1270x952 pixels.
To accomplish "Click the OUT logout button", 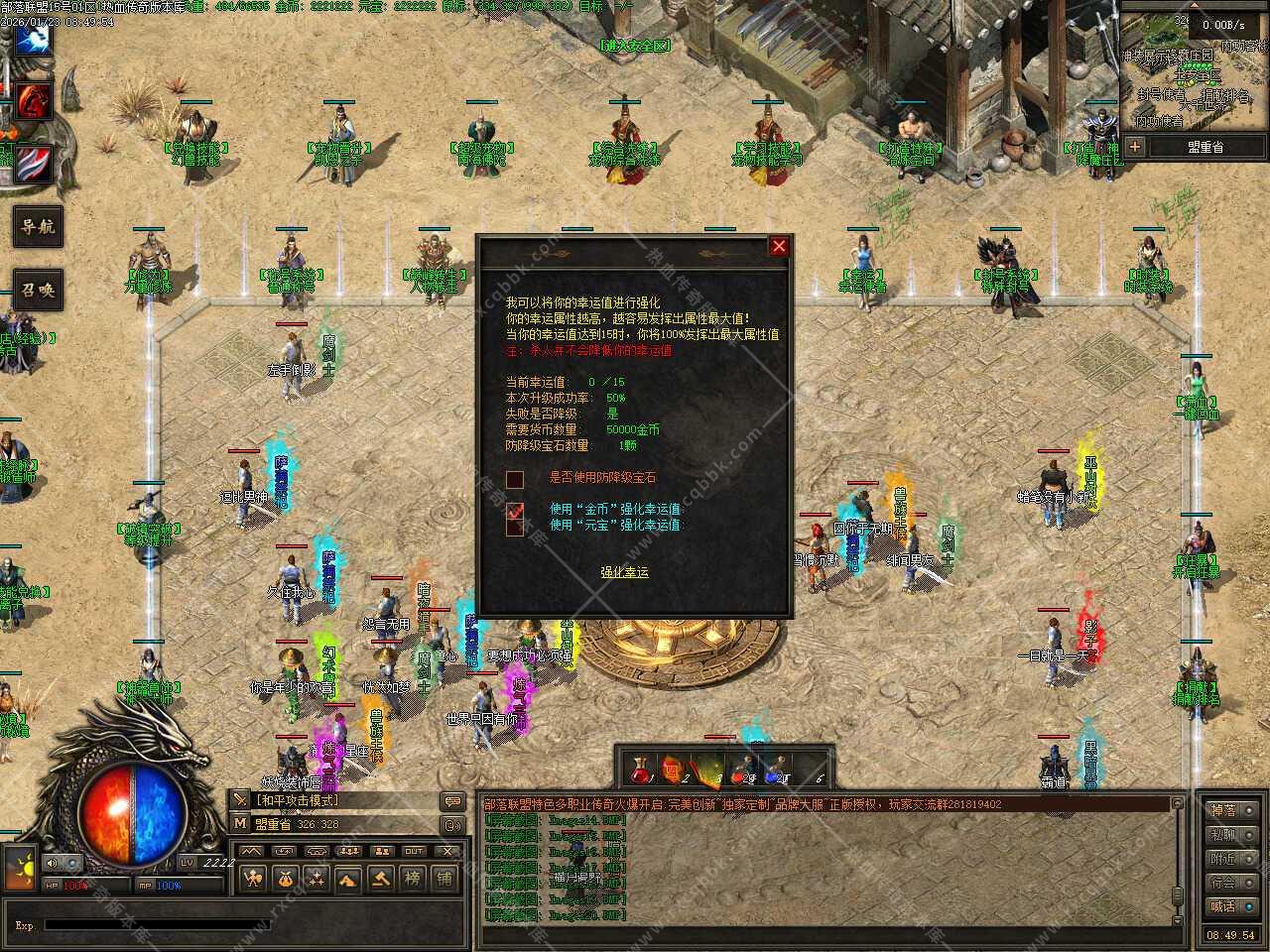I will 414,851.
